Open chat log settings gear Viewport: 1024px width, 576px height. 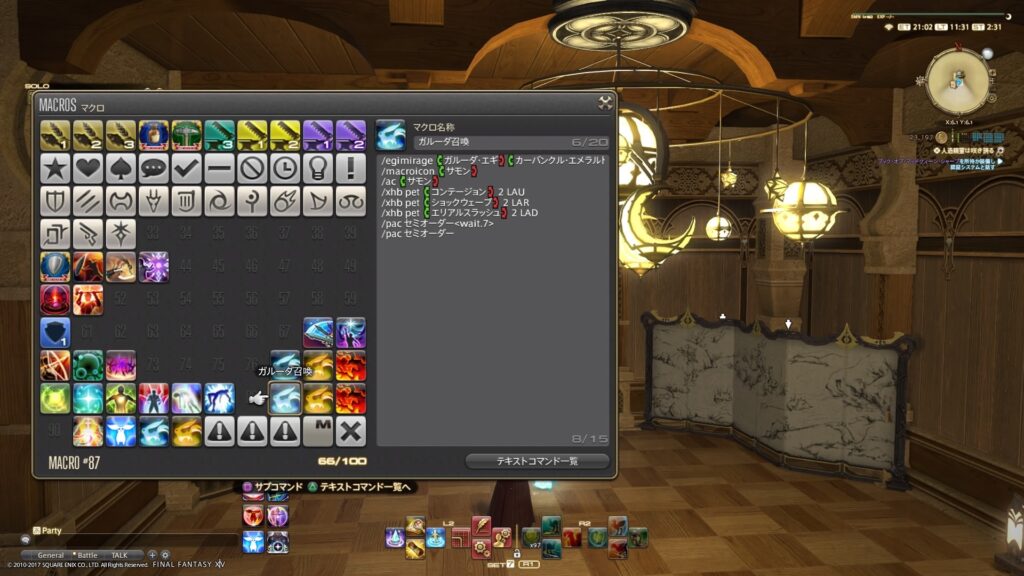click(165, 555)
